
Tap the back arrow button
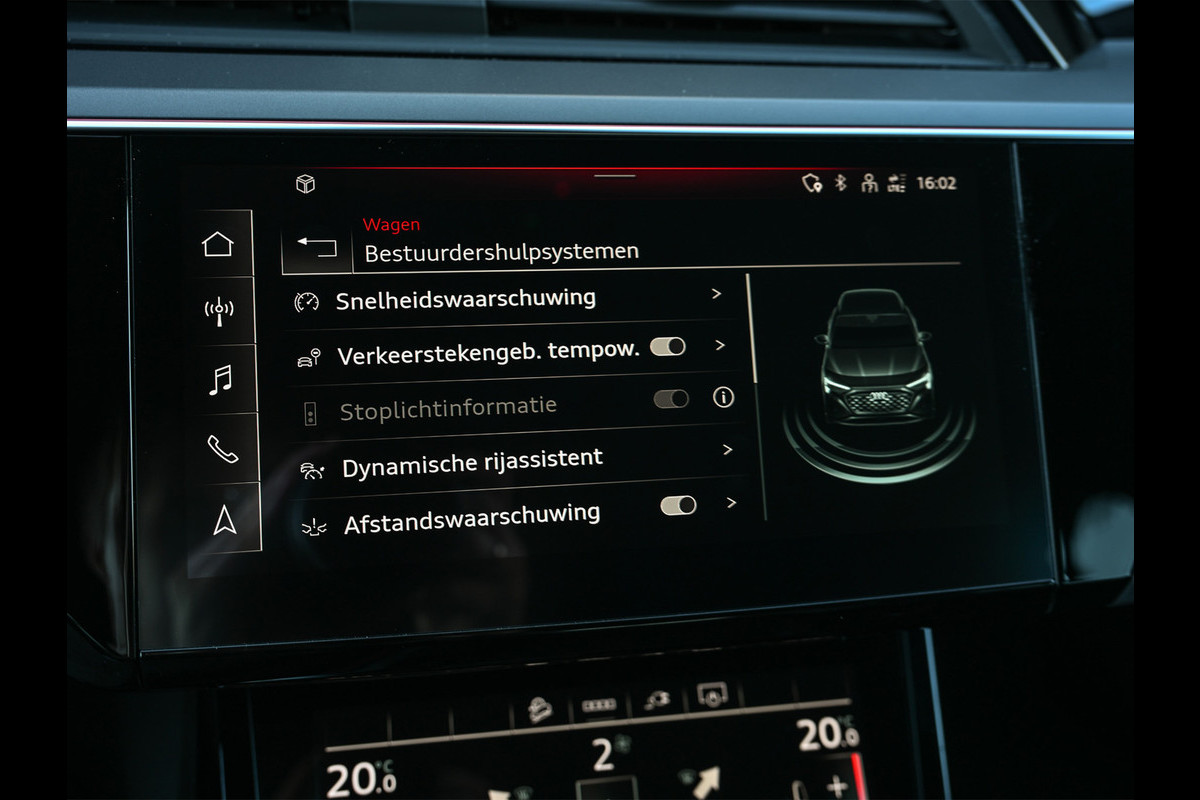point(317,248)
